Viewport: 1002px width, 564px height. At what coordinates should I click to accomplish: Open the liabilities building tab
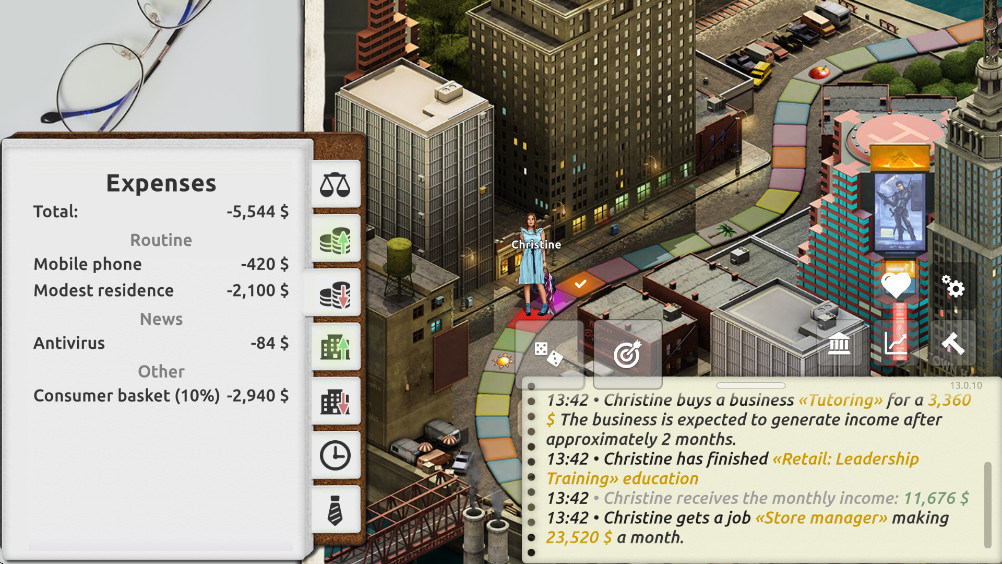point(335,402)
